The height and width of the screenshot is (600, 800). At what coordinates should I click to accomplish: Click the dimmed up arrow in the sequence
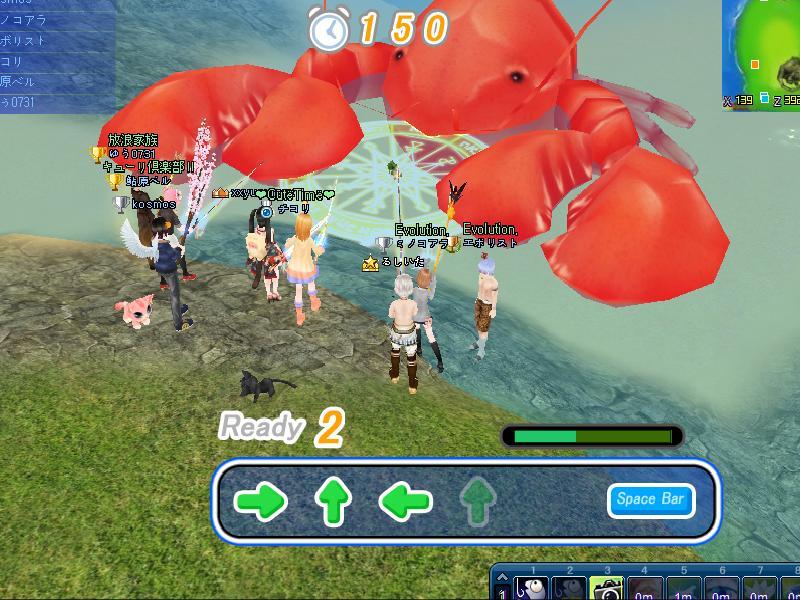[478, 501]
